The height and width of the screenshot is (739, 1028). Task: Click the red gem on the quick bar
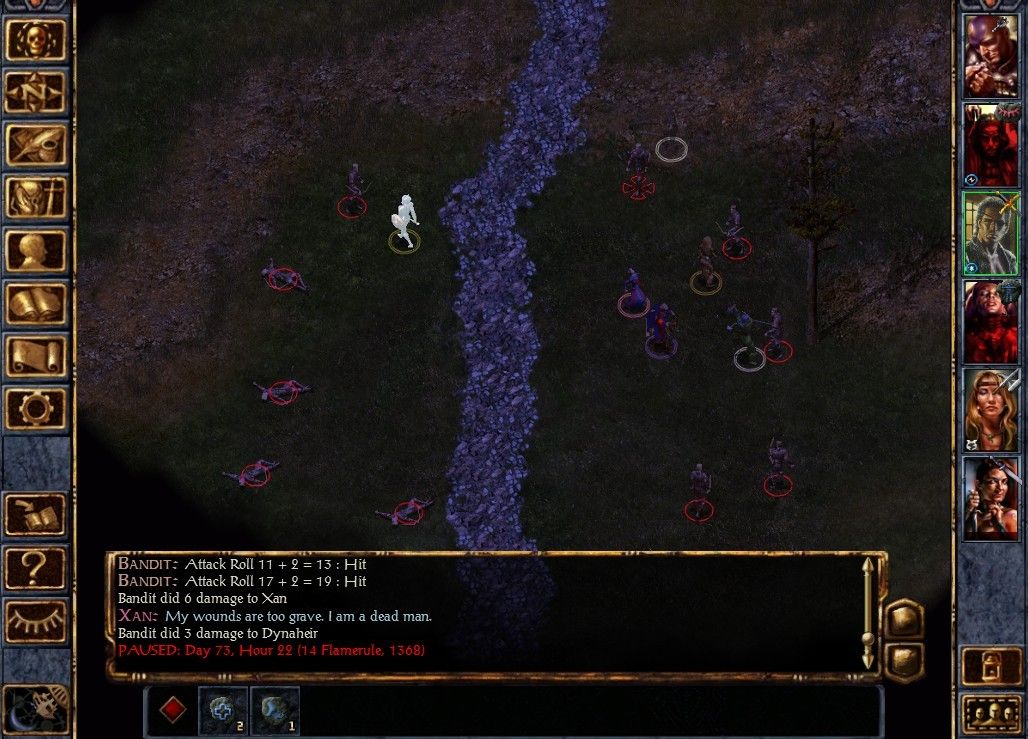coord(173,710)
